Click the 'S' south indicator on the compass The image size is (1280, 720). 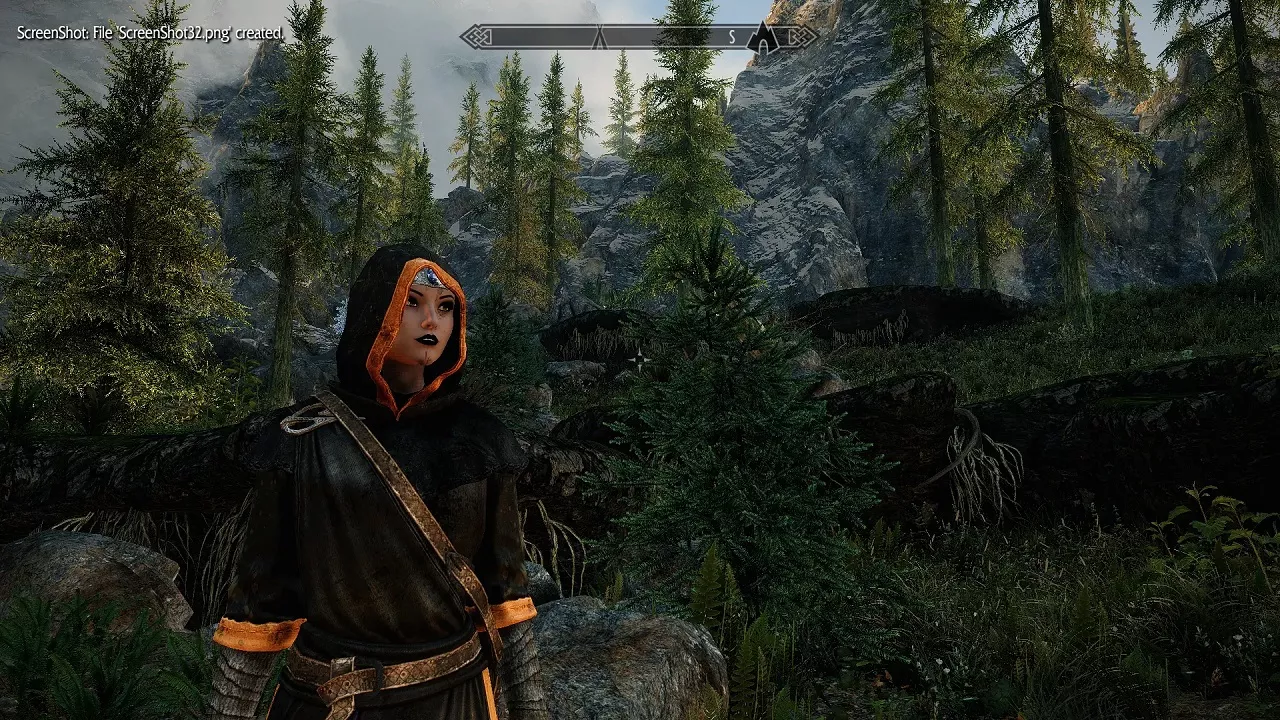pyautogui.click(x=731, y=35)
